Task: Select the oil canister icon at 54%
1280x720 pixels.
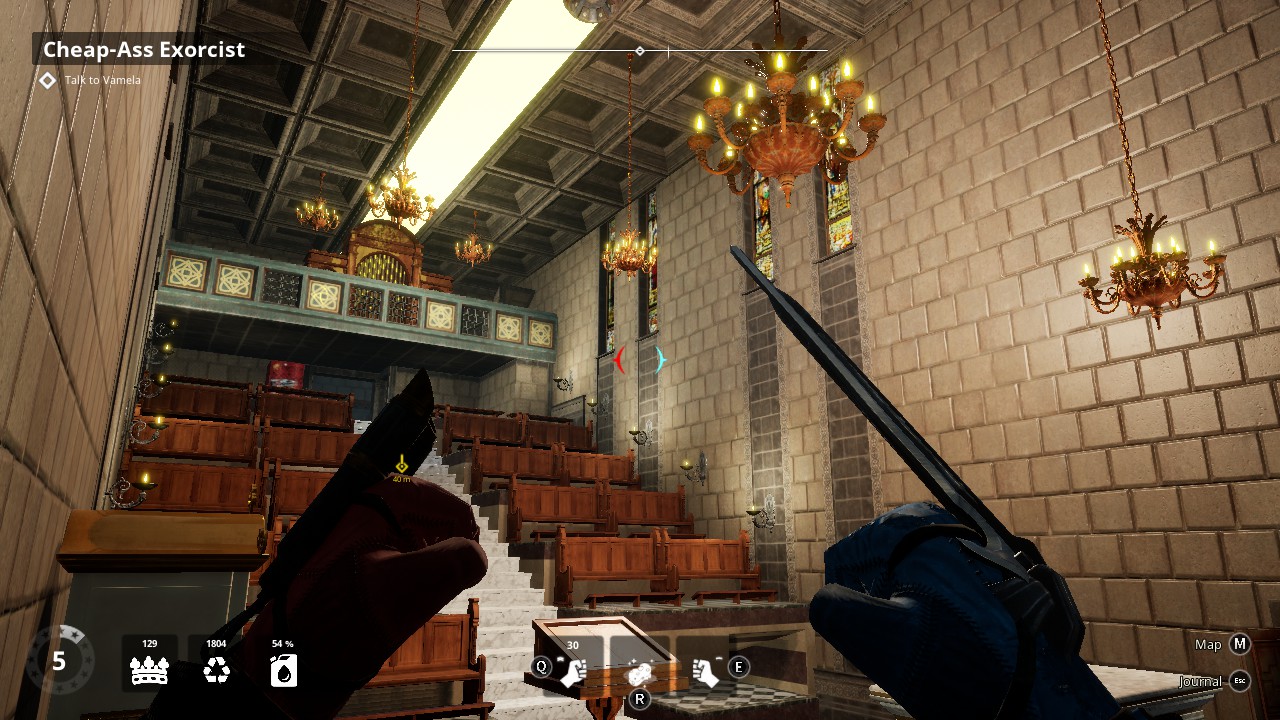Action: point(283,670)
